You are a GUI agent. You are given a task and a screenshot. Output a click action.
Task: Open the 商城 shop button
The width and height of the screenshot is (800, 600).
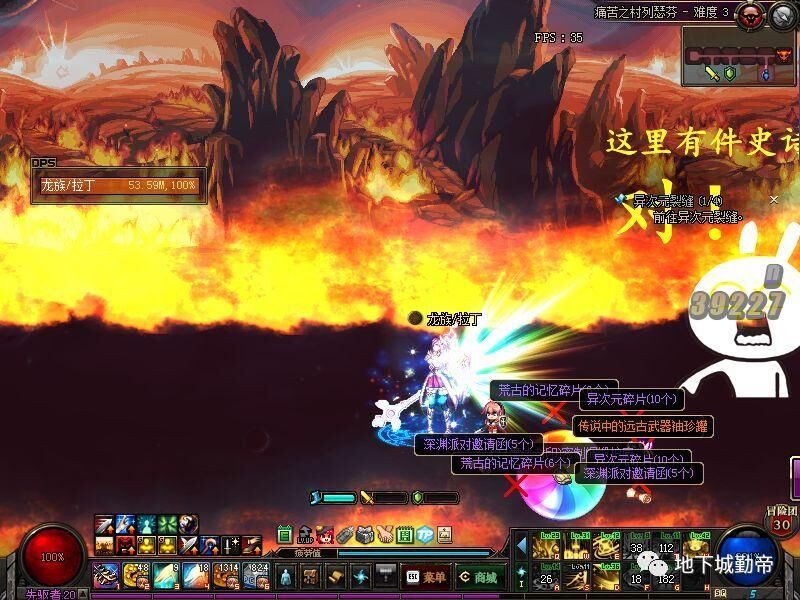[479, 577]
